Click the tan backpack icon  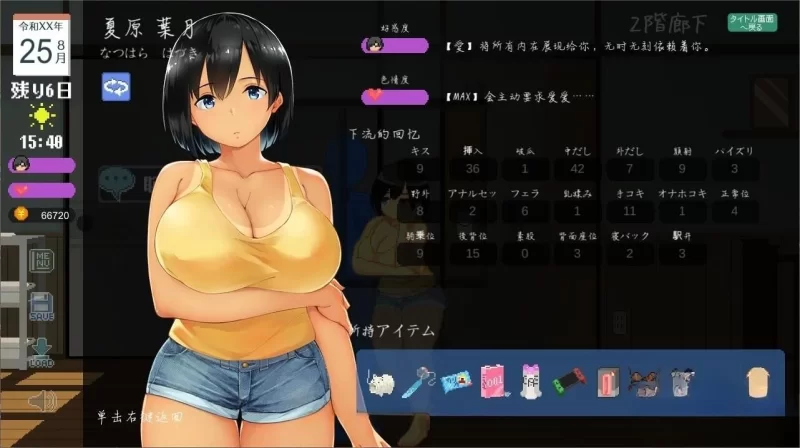pyautogui.click(x=758, y=382)
